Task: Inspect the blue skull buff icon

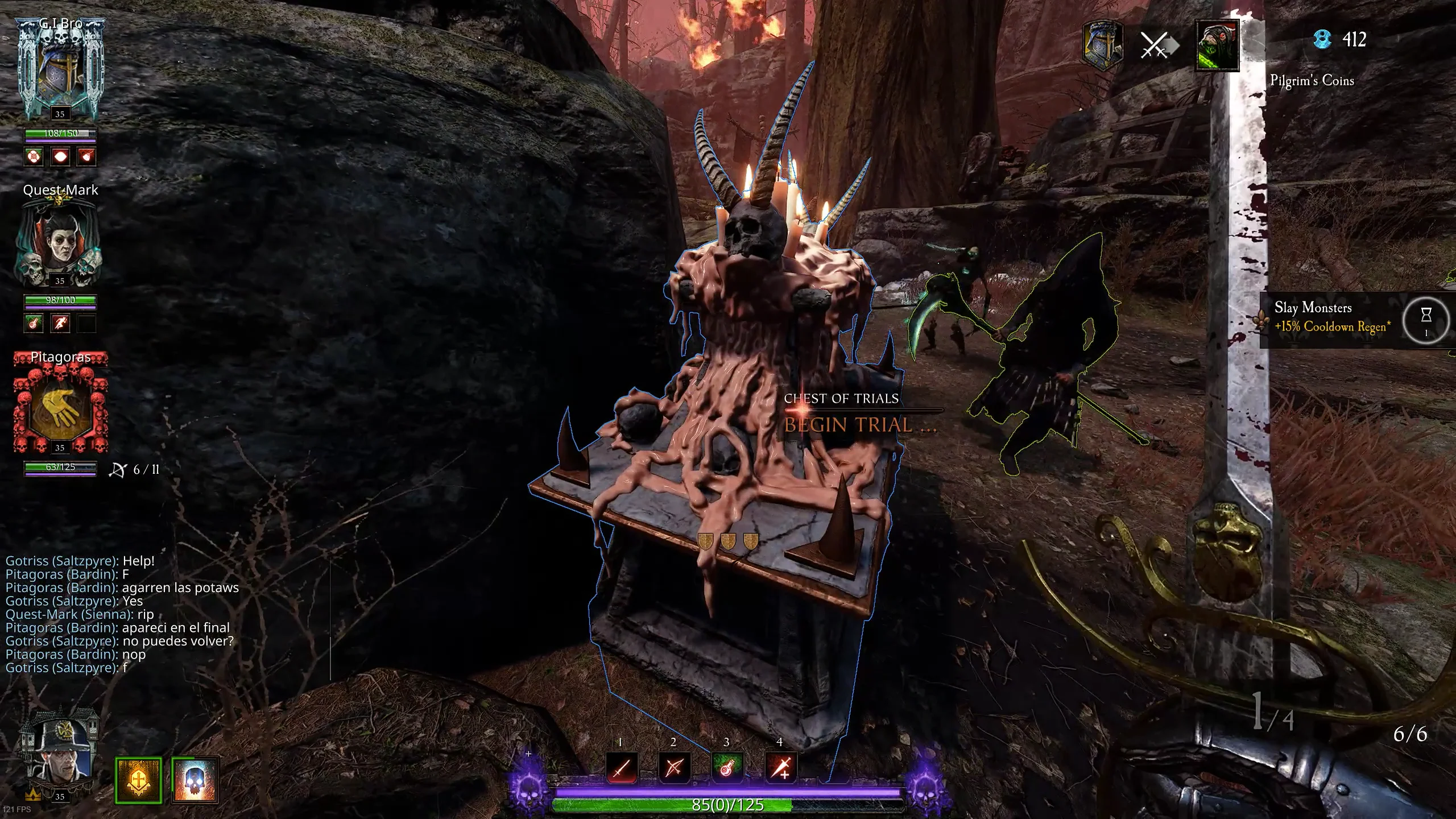Action: coord(195,779)
